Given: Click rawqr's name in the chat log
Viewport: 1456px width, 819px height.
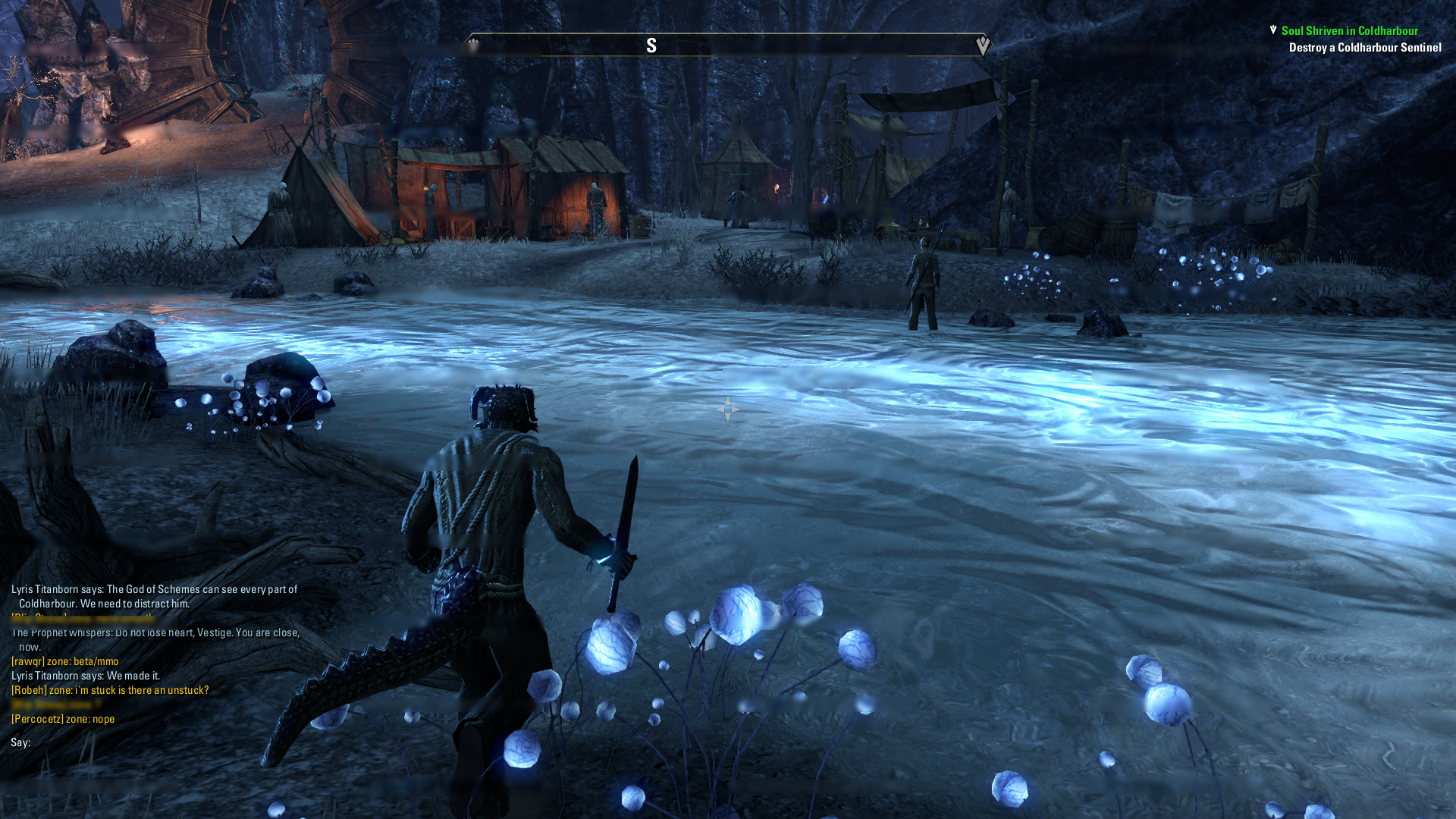Looking at the screenshot, I should click(x=27, y=661).
